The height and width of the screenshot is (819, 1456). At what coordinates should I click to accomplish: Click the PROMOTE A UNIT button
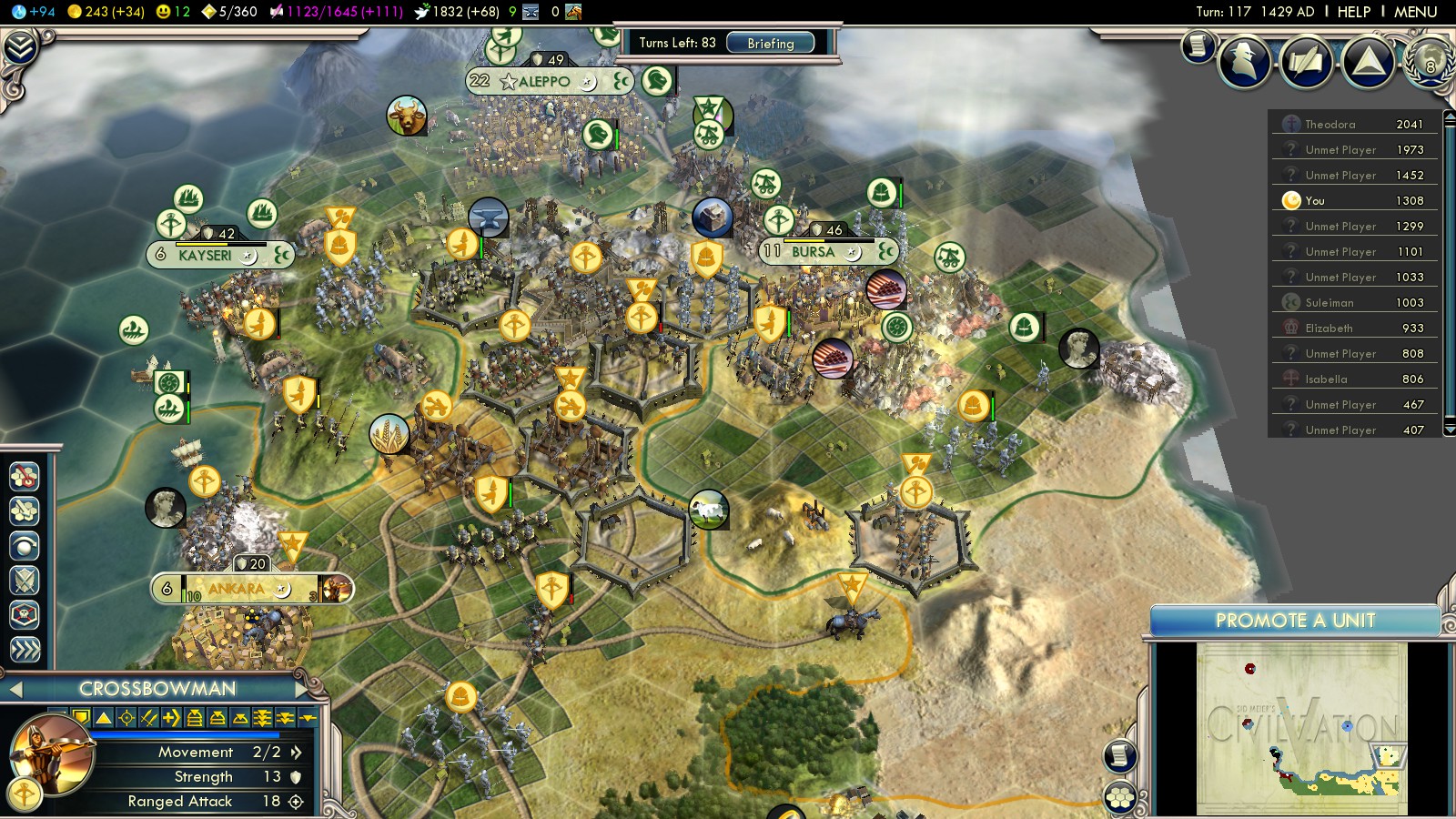[1294, 621]
